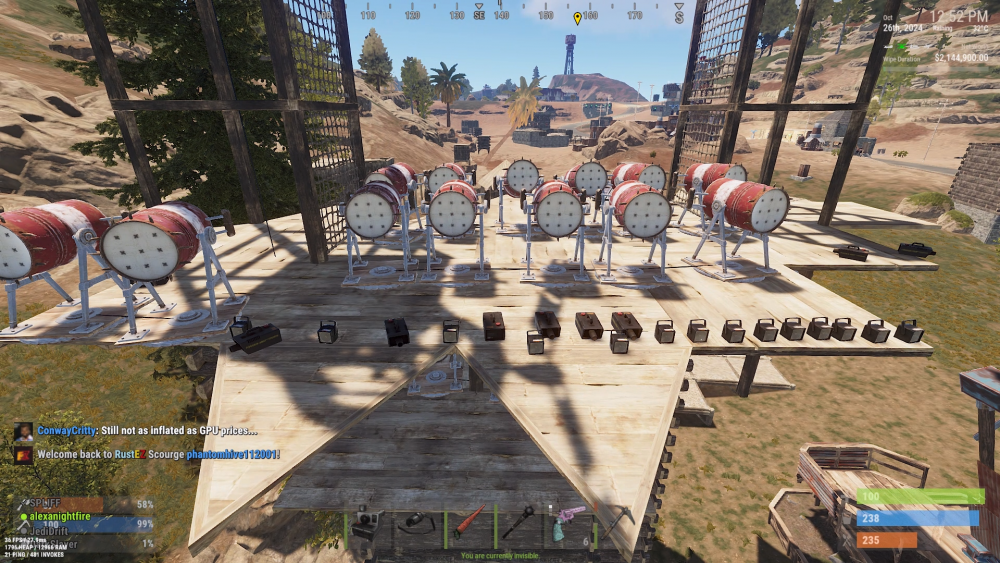Select the pink revolver hotbar slot
The height and width of the screenshot is (563, 1000).
568,523
